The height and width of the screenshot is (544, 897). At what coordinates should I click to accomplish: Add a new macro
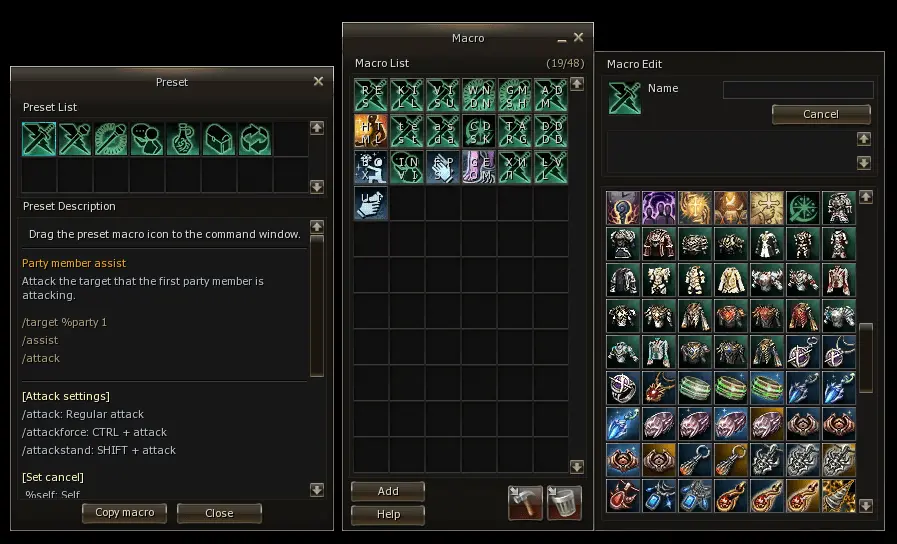pyautogui.click(x=388, y=491)
